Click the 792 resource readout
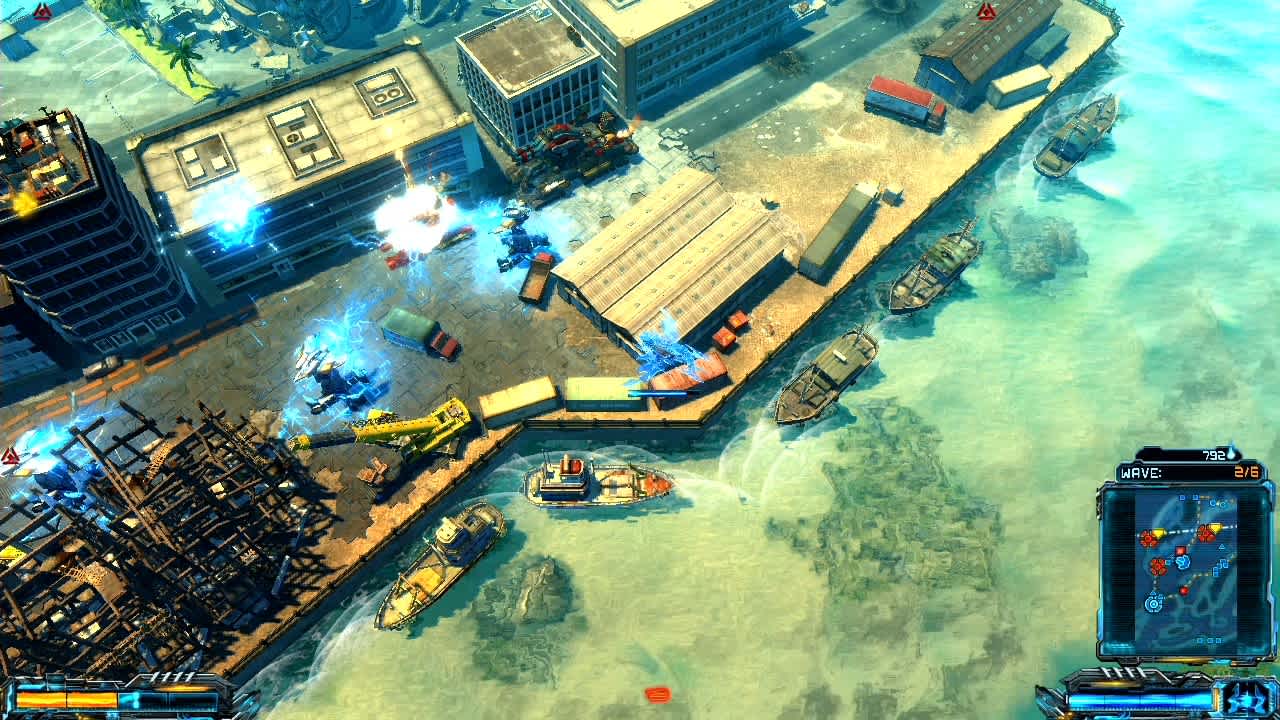 pyautogui.click(x=1212, y=453)
